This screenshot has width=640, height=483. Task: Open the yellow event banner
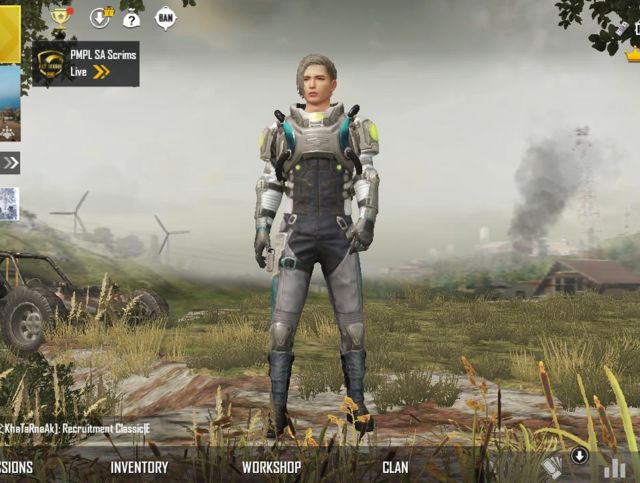[10, 33]
